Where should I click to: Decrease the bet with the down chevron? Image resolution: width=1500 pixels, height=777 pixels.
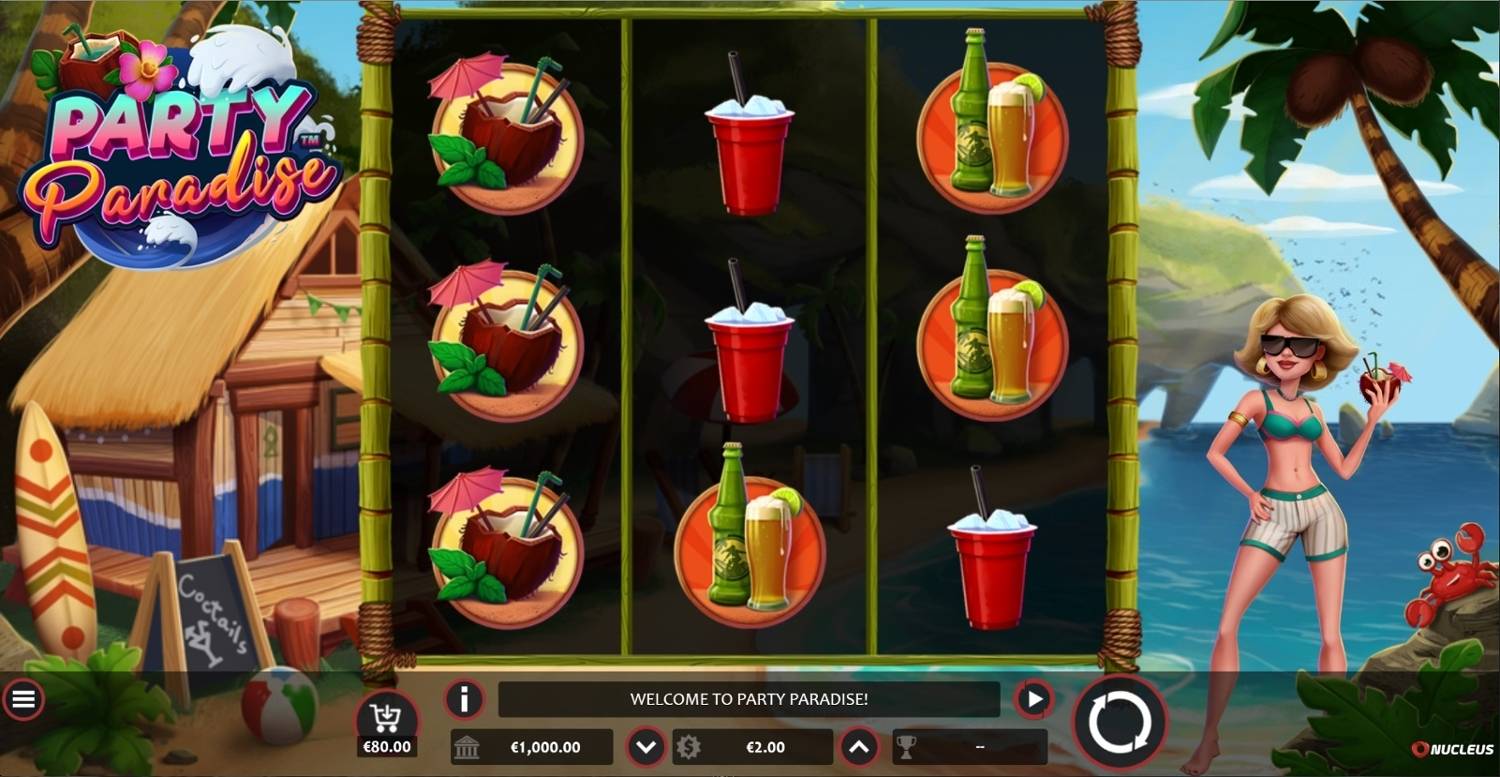point(646,747)
